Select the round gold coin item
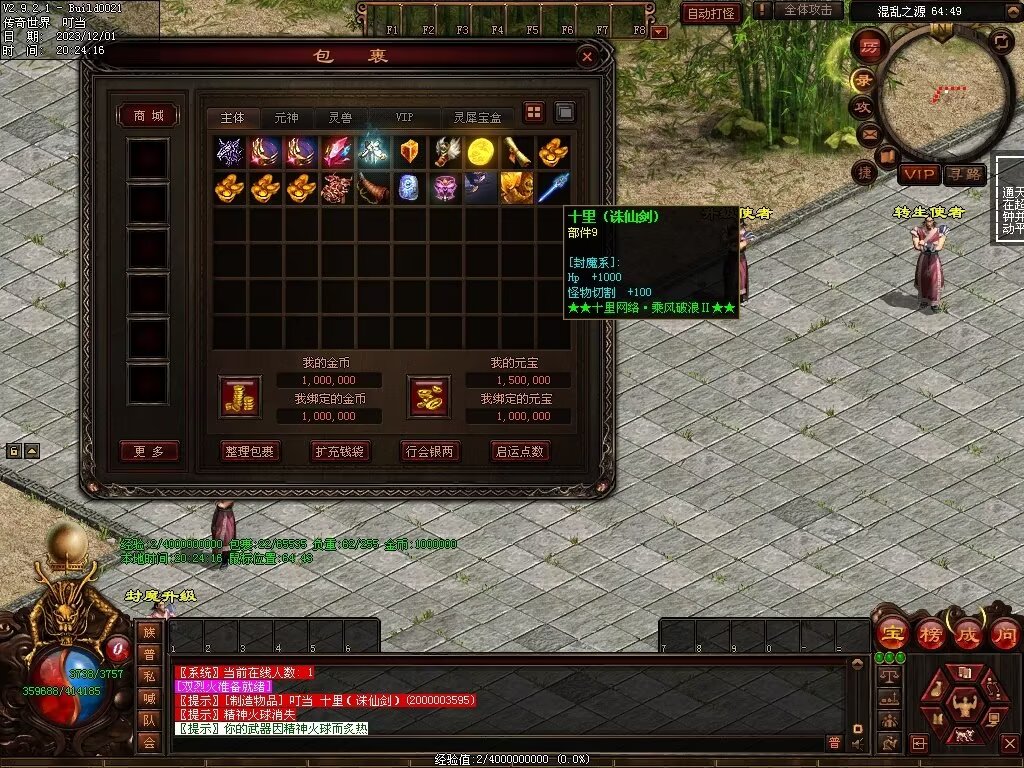 click(x=481, y=151)
